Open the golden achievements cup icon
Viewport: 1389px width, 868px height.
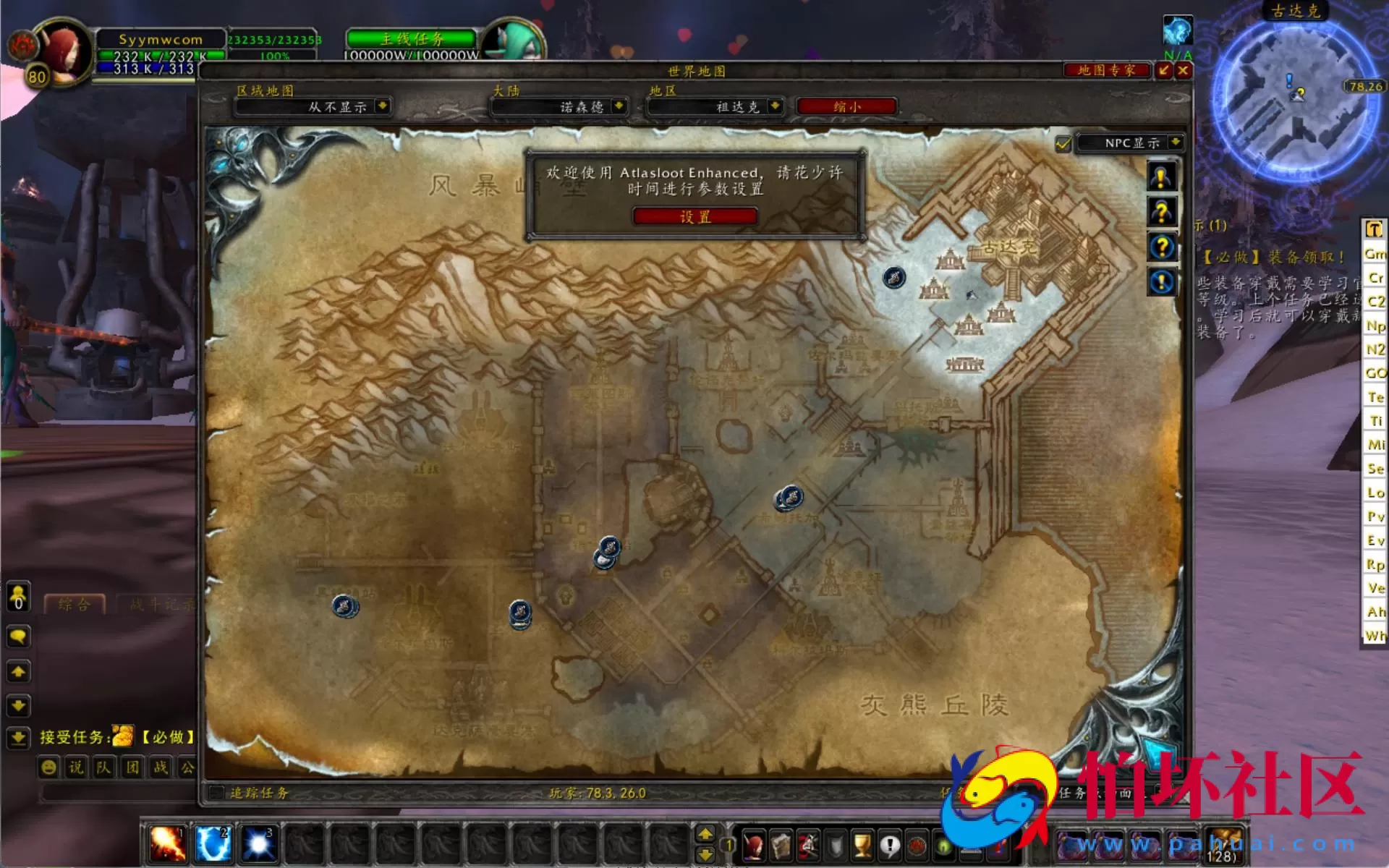click(862, 846)
